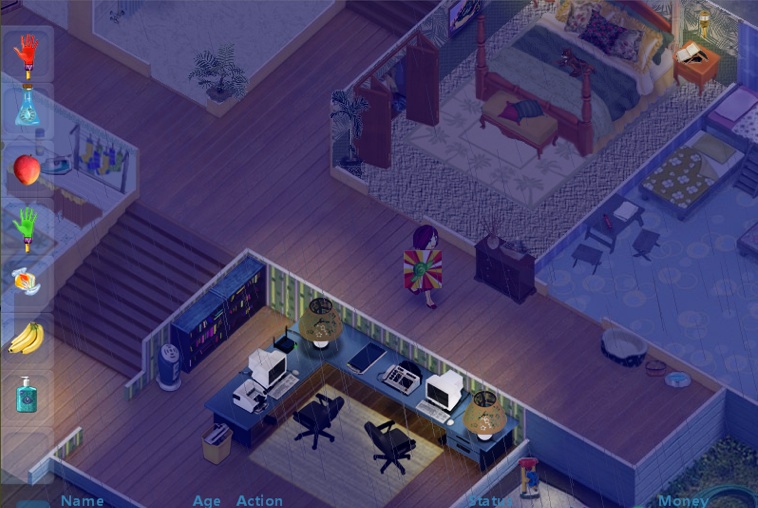Select the green hand item slot

pos(28,227)
